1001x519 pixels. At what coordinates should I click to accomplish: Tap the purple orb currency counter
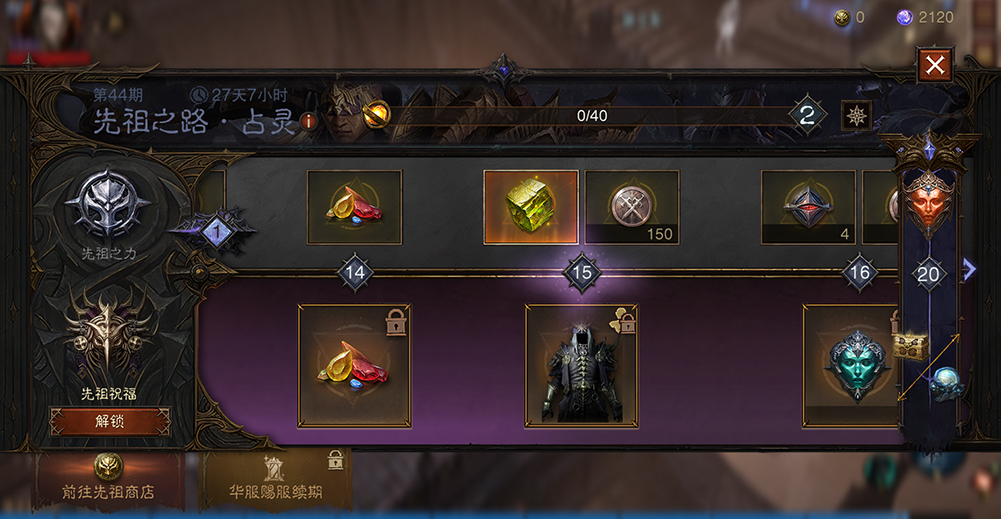tap(925, 17)
